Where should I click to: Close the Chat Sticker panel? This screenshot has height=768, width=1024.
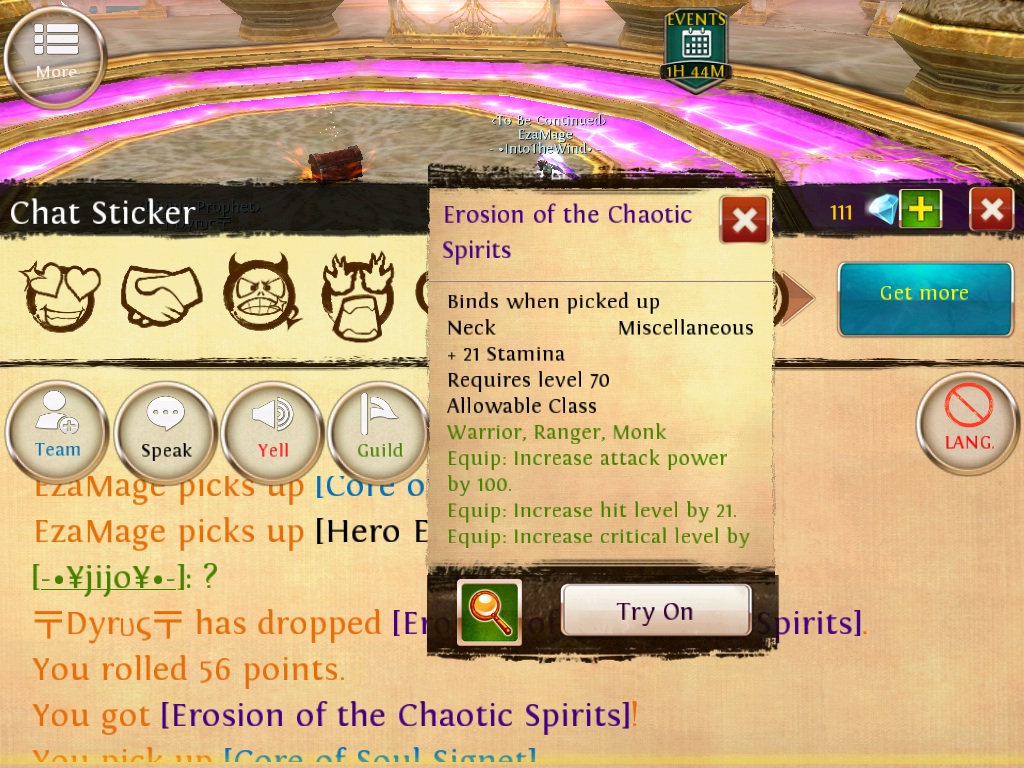991,209
